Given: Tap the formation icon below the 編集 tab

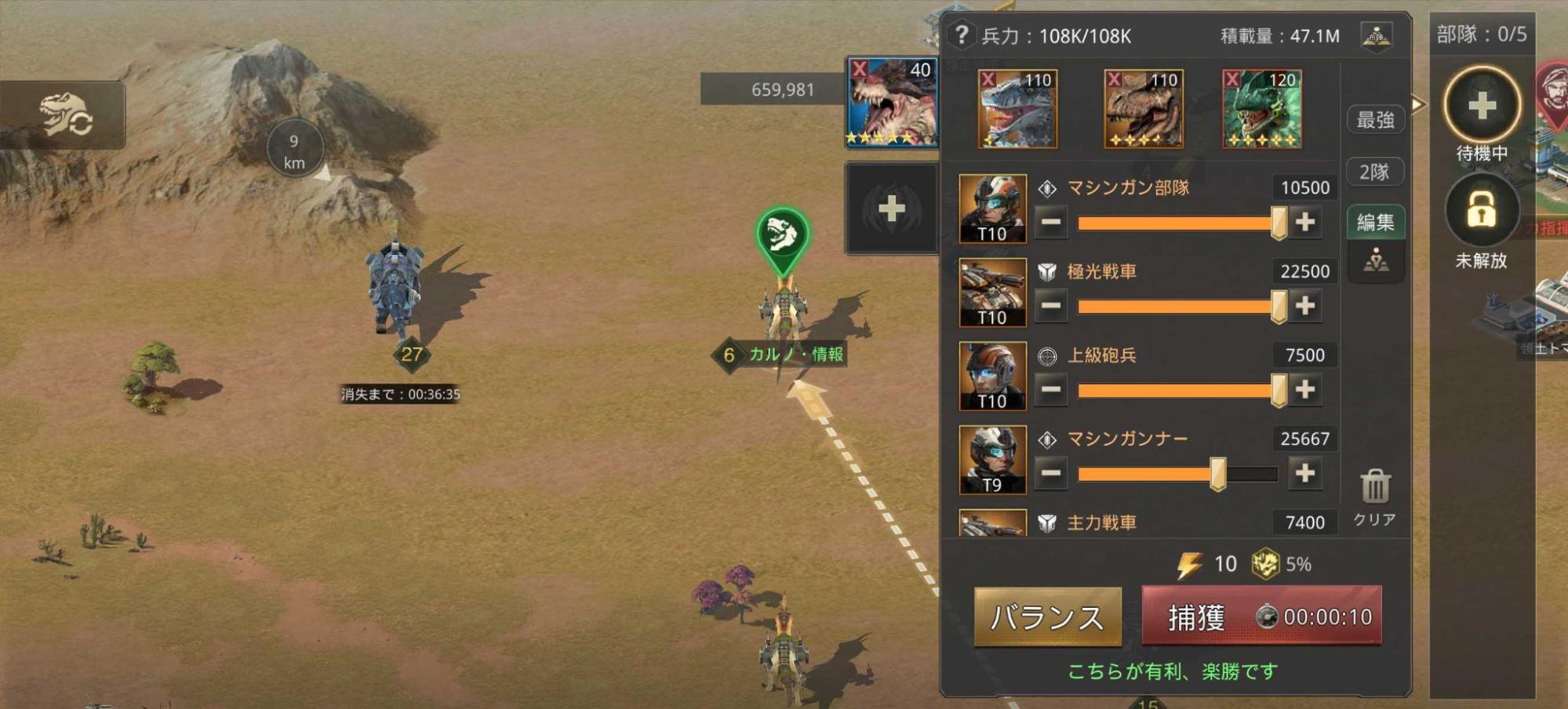Looking at the screenshot, I should click(x=1377, y=261).
